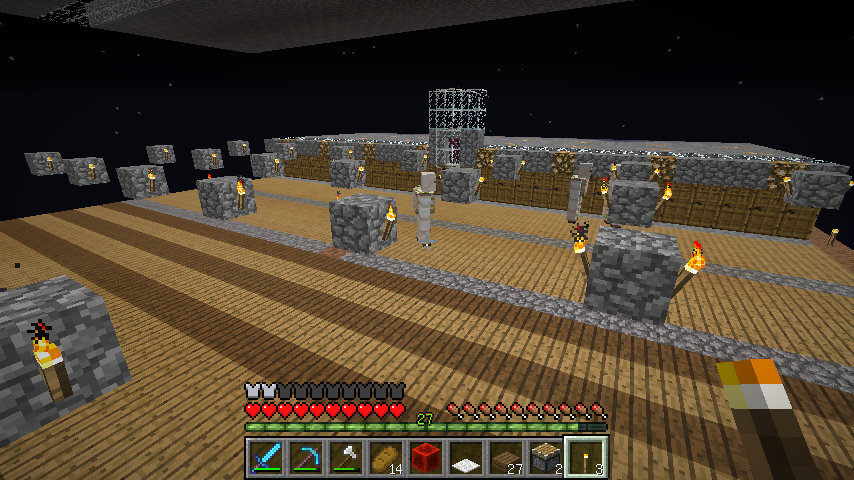
Task: Select the white pressure plate slot
Action: click(x=466, y=458)
